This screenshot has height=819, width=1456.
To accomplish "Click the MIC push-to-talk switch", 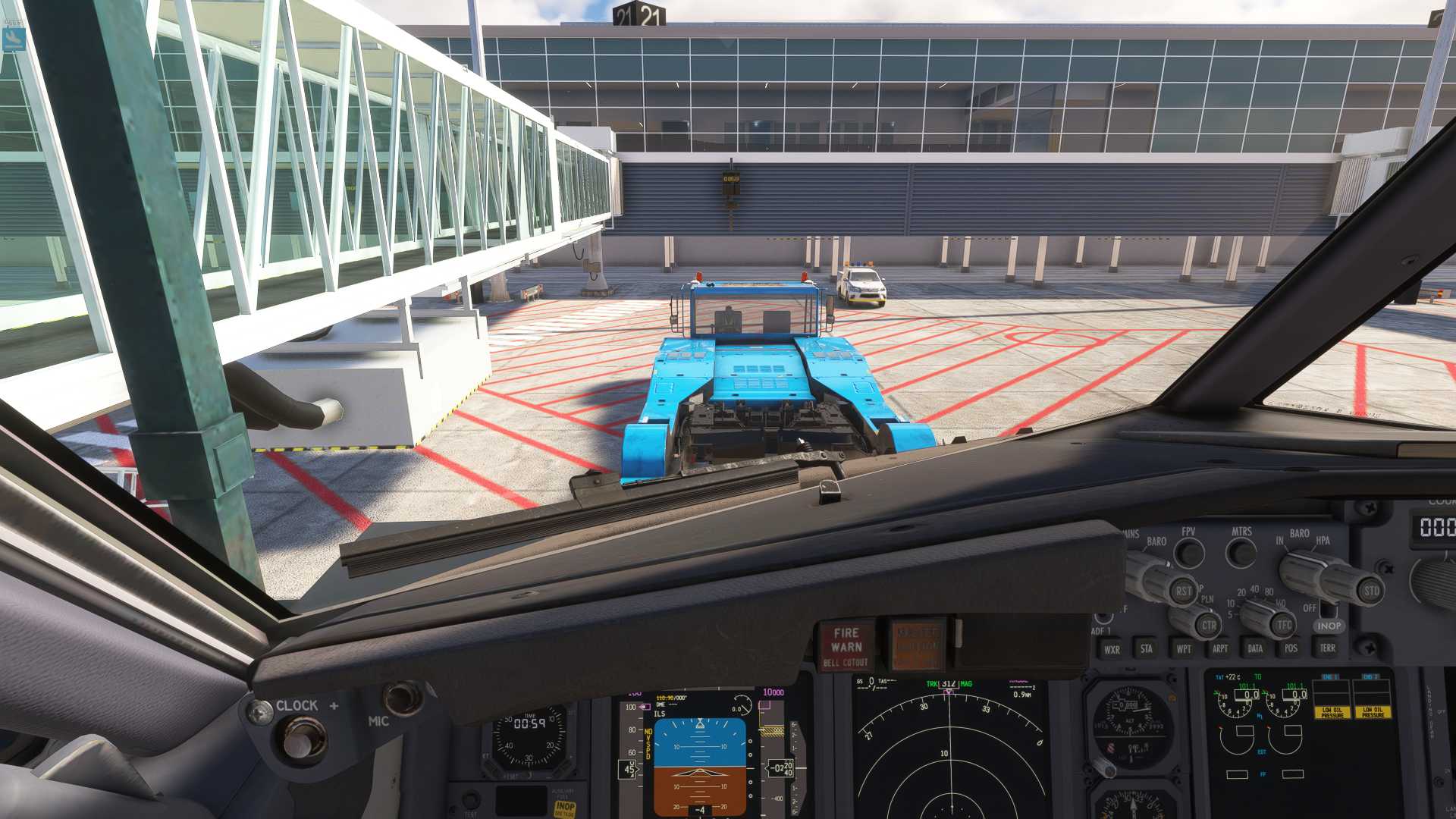I will [402, 698].
